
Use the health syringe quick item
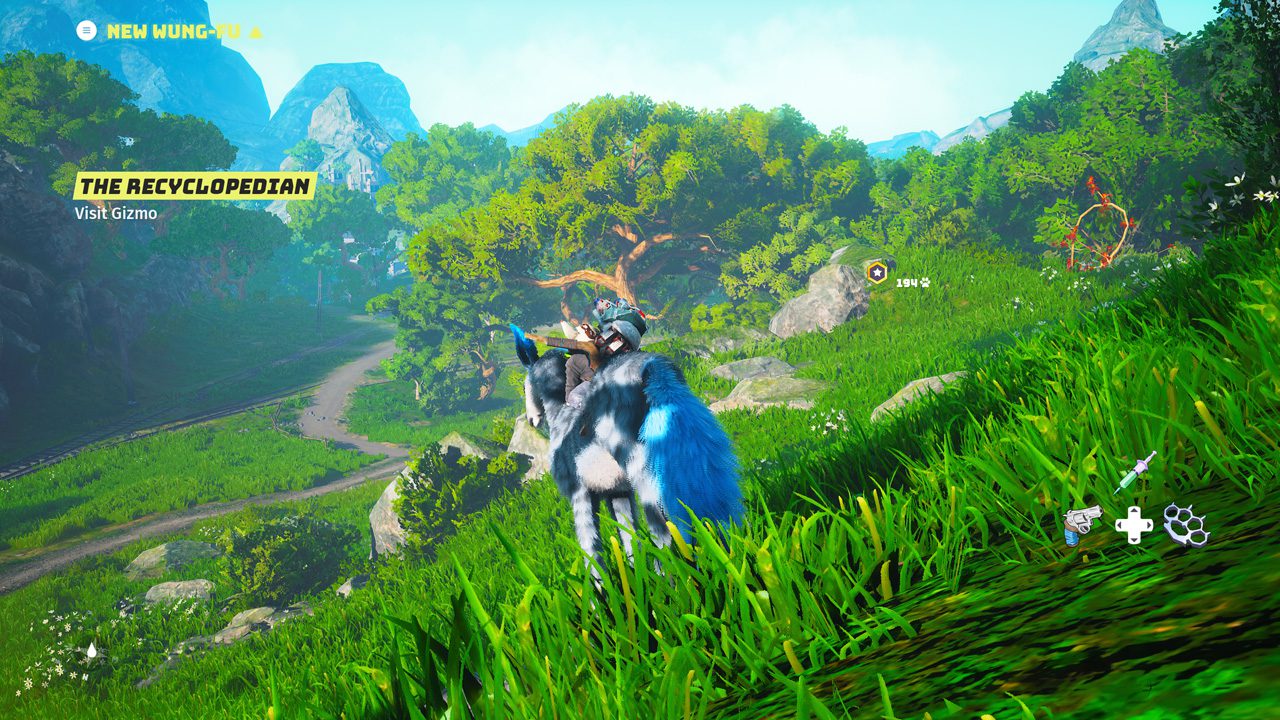[1135, 472]
